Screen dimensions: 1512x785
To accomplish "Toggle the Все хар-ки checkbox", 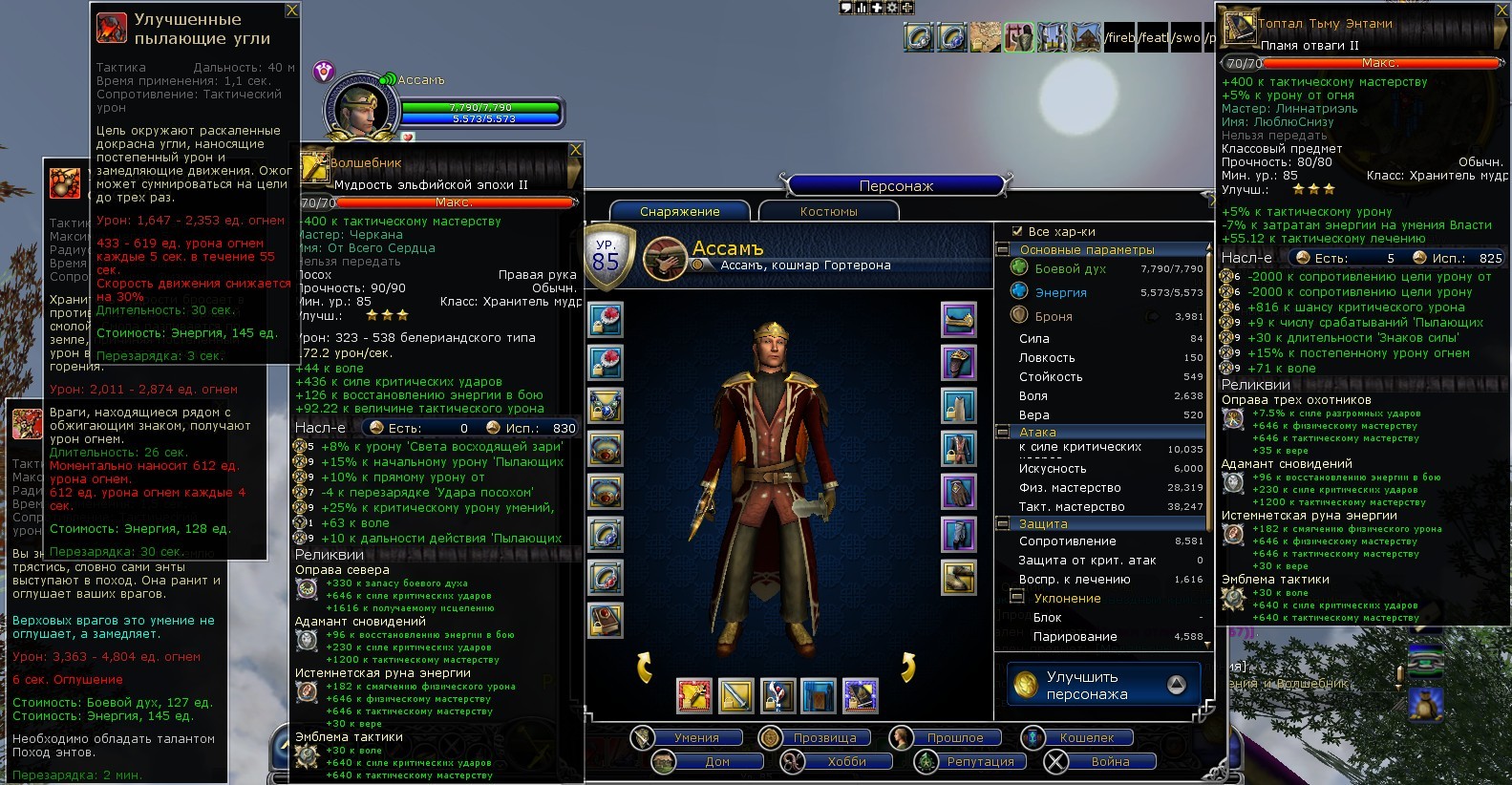I will click(x=1016, y=231).
